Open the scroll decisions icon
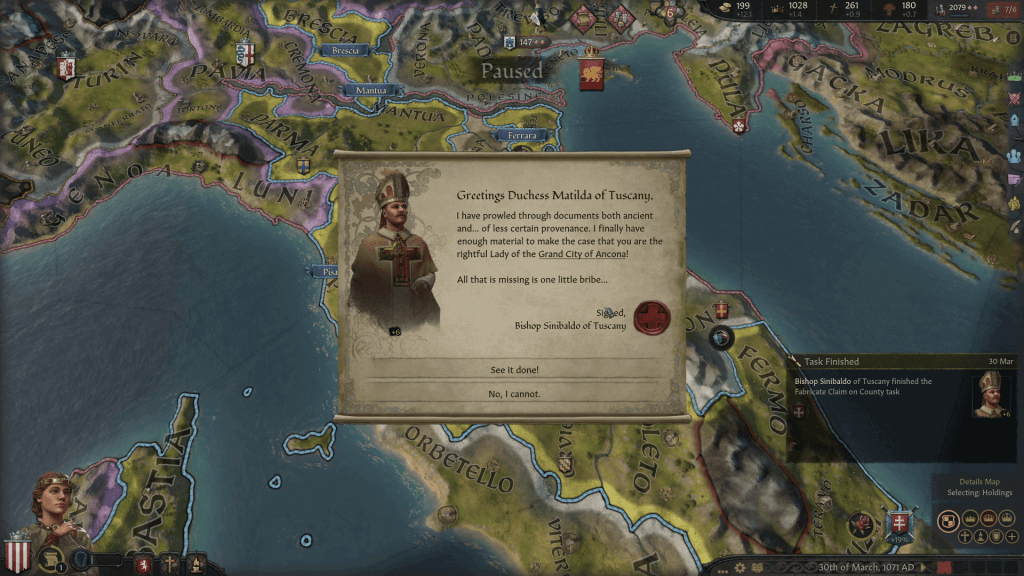Image resolution: width=1024 pixels, height=576 pixels. (49, 560)
